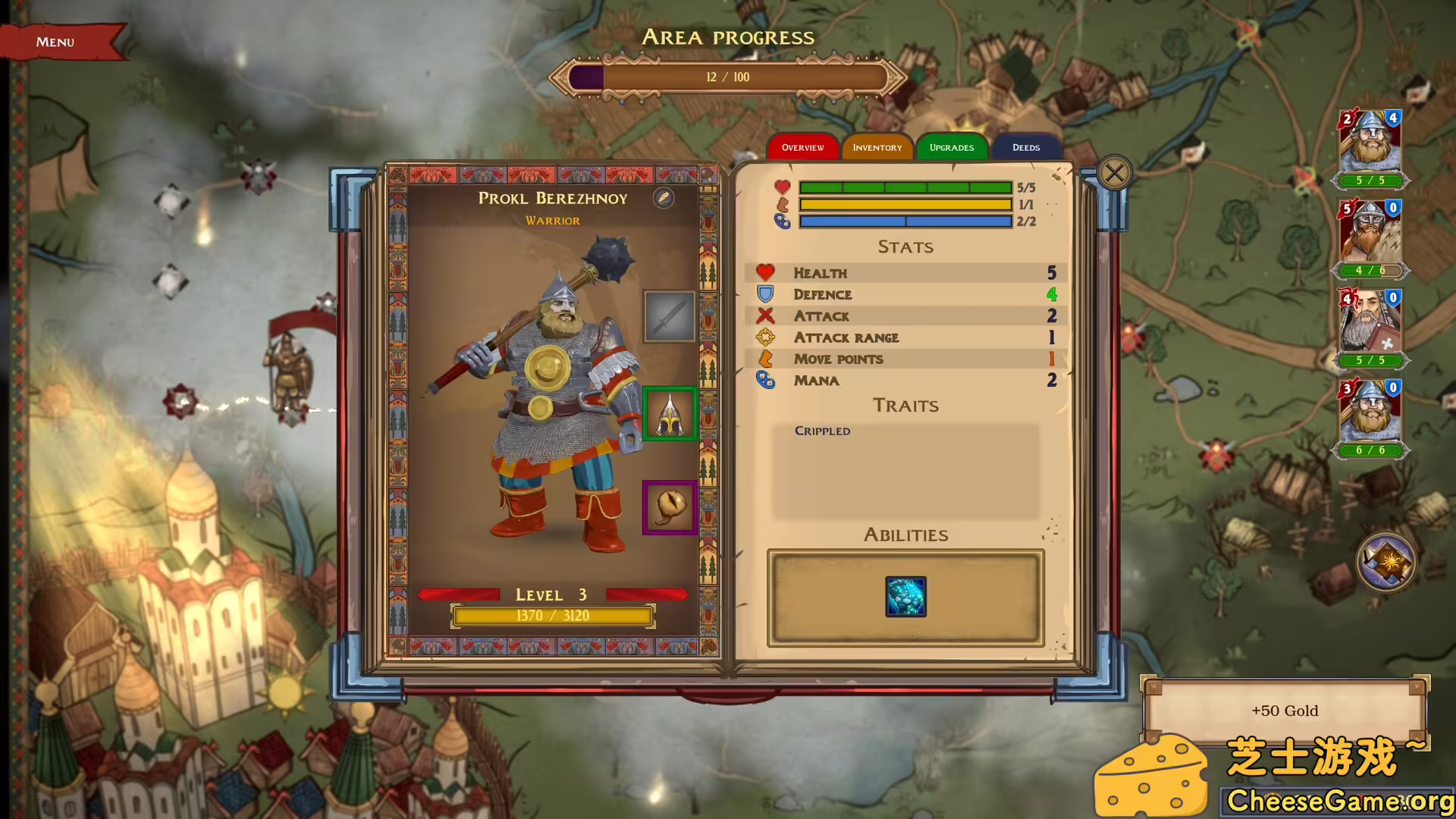This screenshot has width=1456, height=819.
Task: Click the experience bar showing 1370/3120
Action: (x=552, y=615)
